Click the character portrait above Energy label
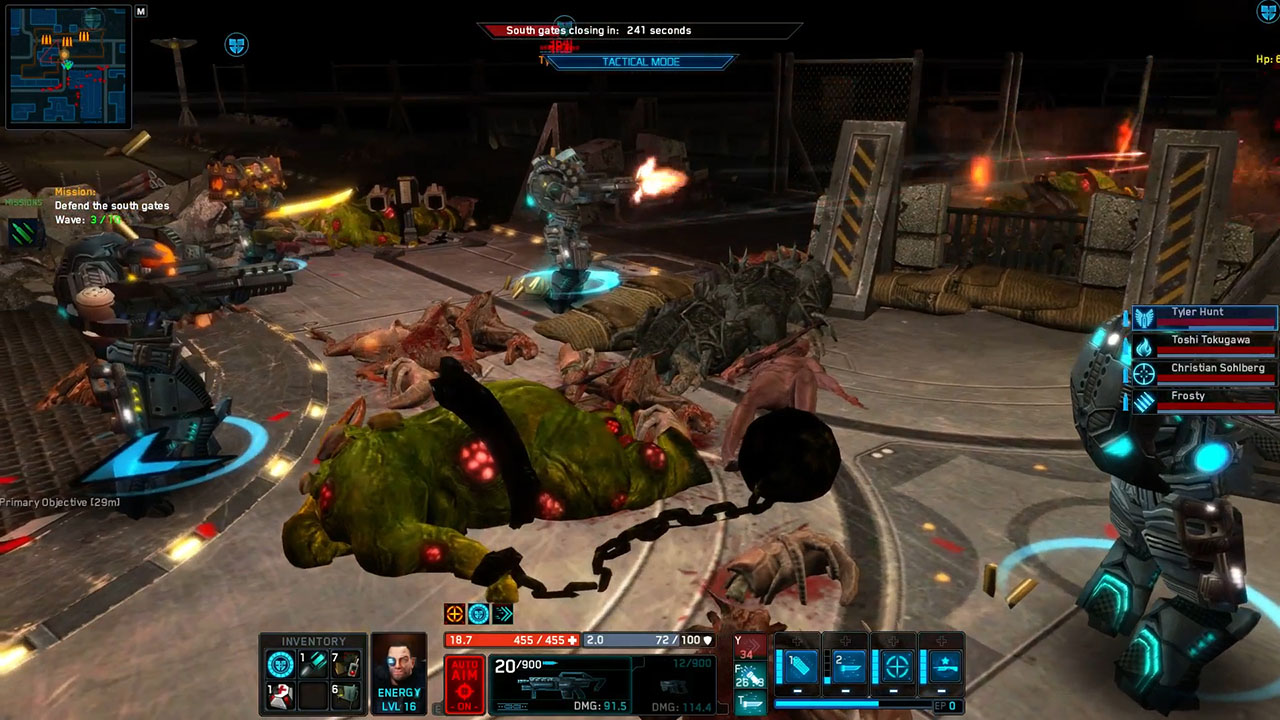 pyautogui.click(x=399, y=660)
